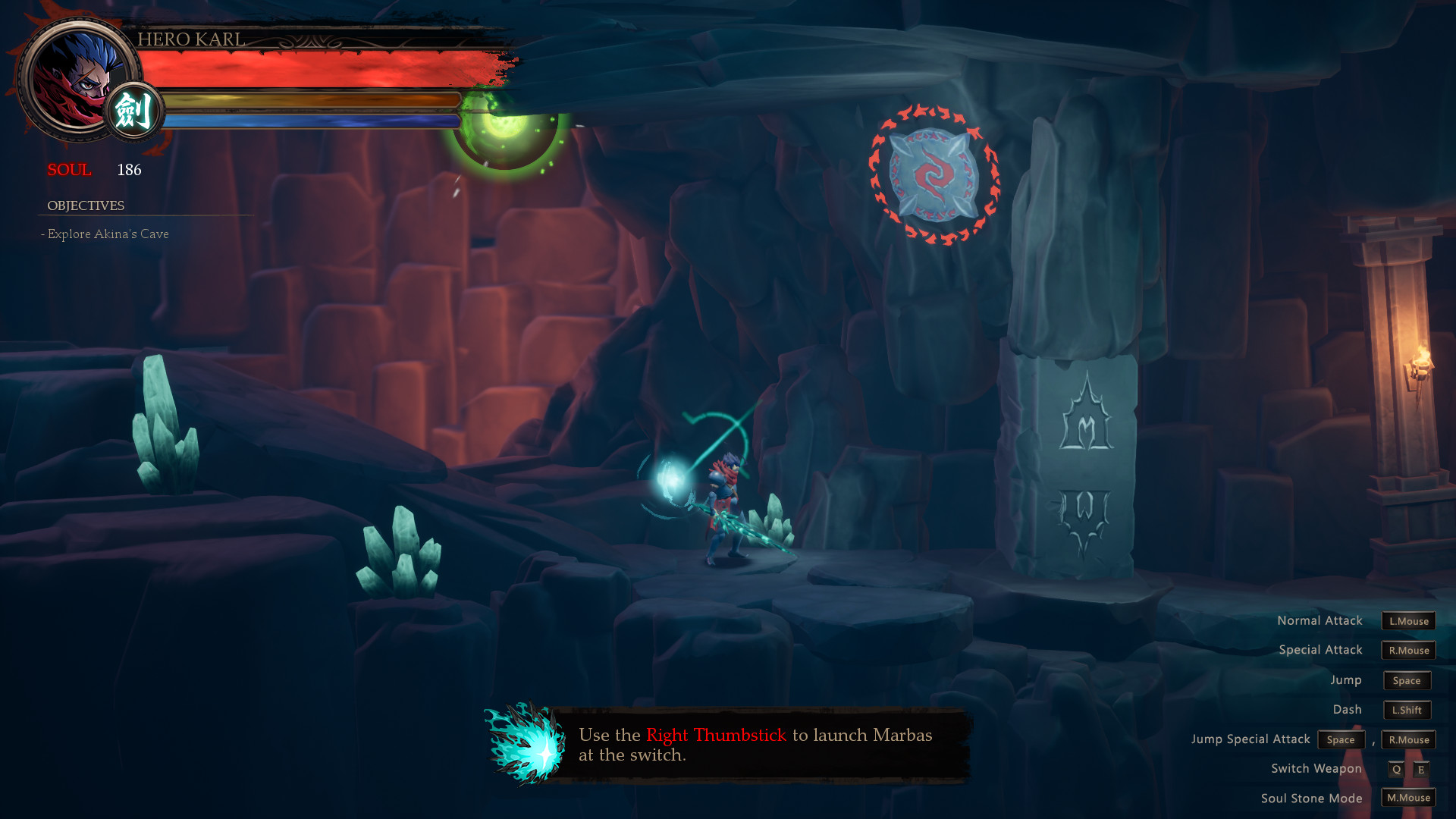Click the M.Mouse keybind for Soul Stone Mode
This screenshot has width=1456, height=819.
tap(1407, 798)
